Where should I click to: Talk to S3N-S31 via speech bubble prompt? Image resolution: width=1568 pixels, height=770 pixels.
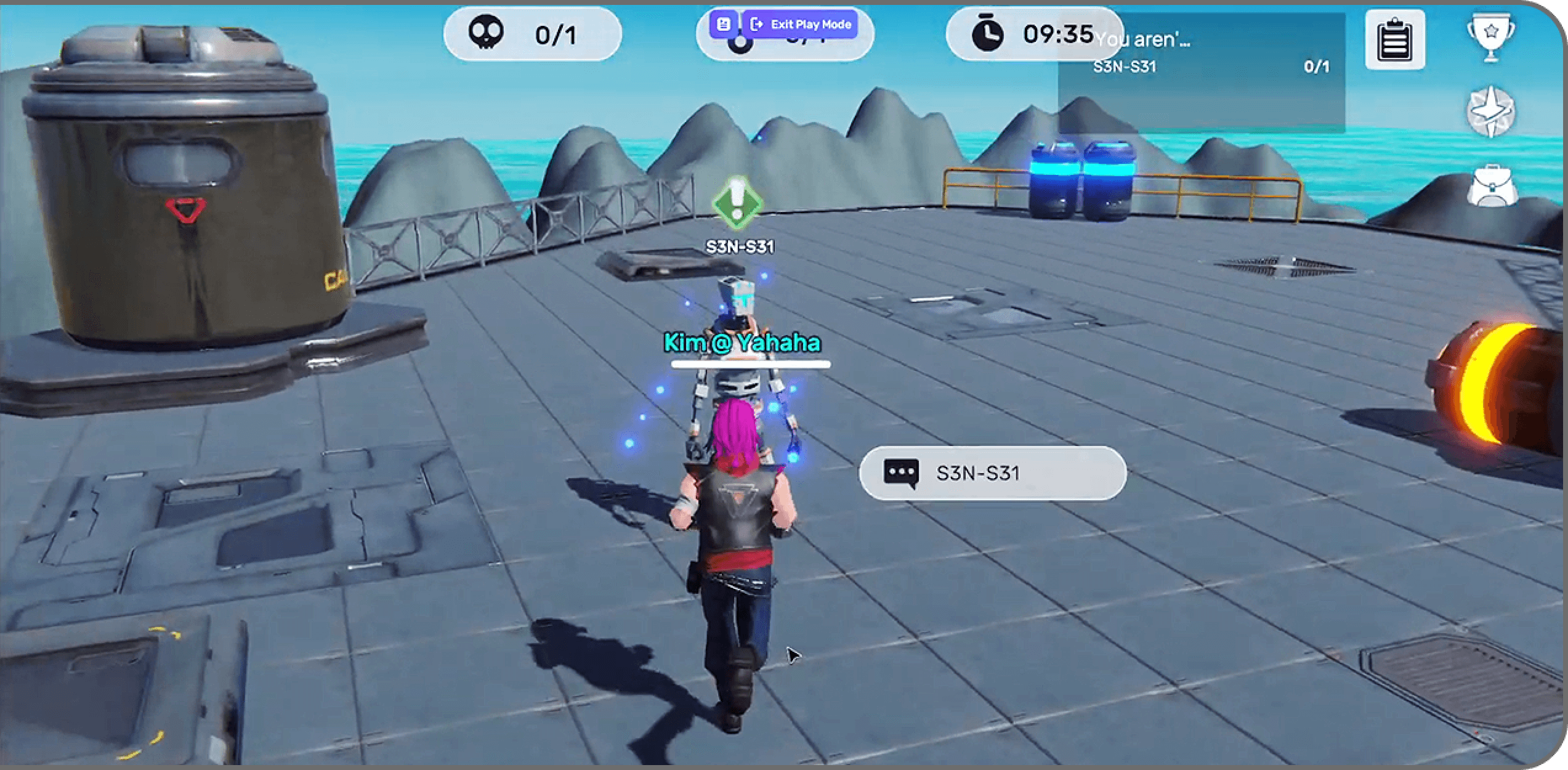coord(992,473)
